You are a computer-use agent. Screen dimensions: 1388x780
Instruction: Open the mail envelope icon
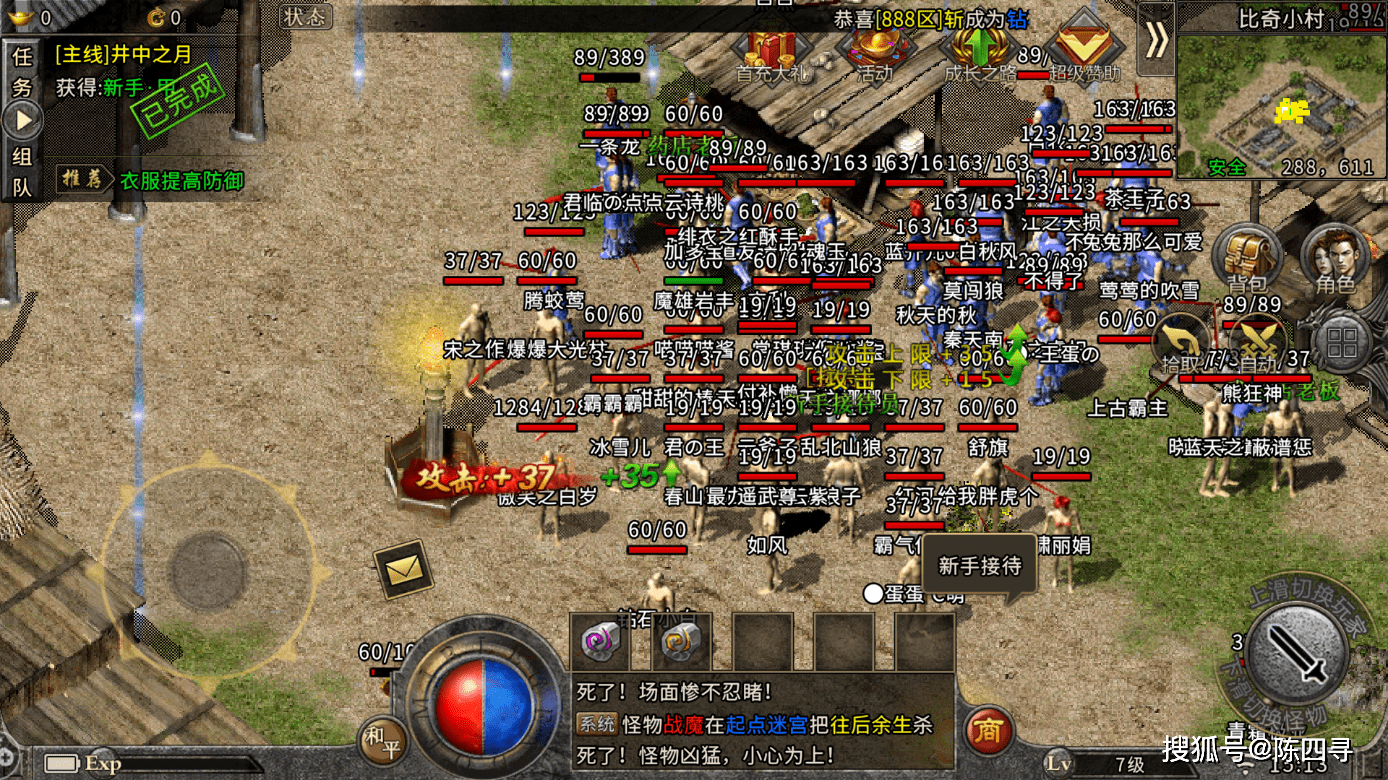point(403,569)
